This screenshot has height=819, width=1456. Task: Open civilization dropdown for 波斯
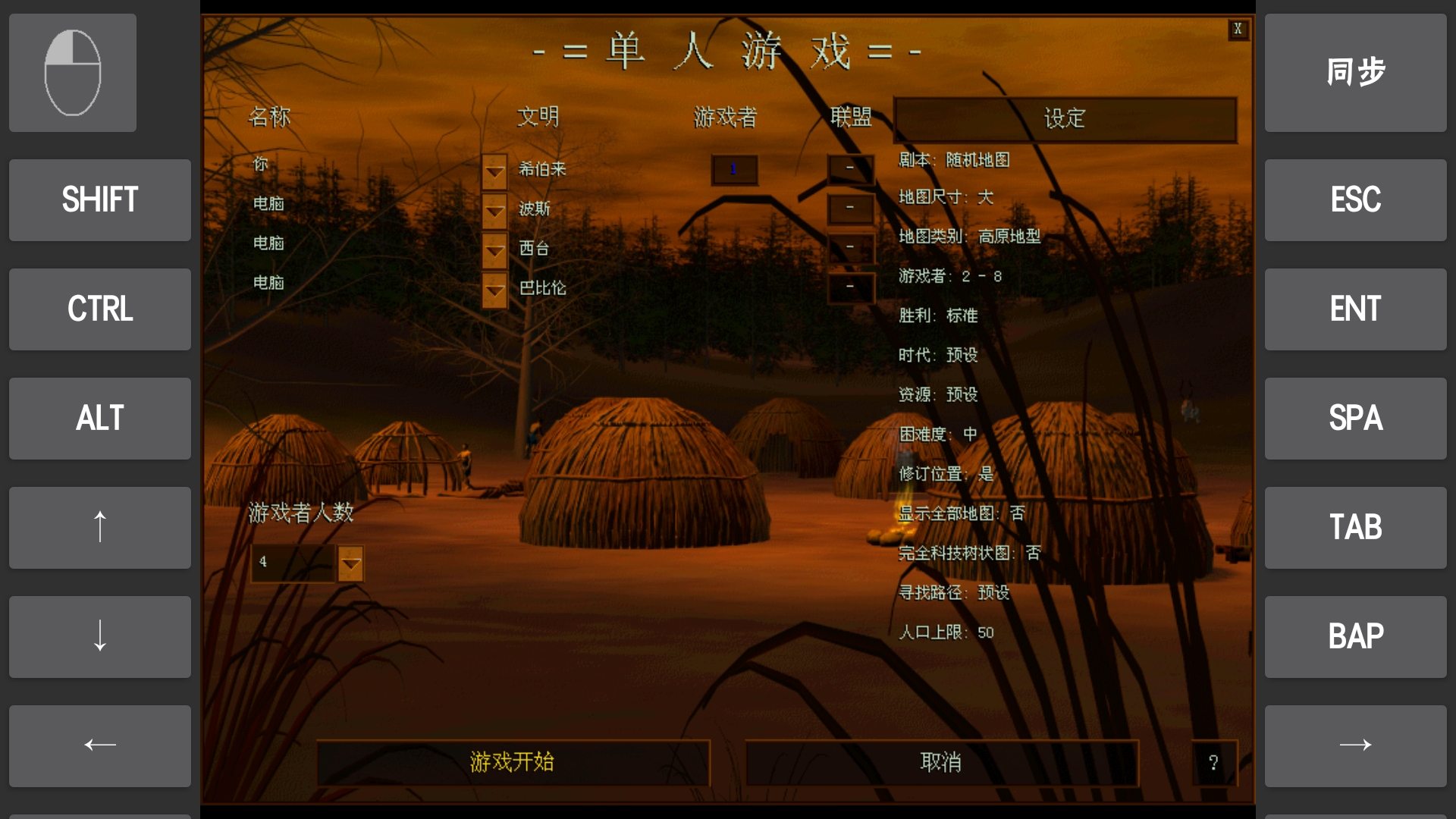pos(494,212)
